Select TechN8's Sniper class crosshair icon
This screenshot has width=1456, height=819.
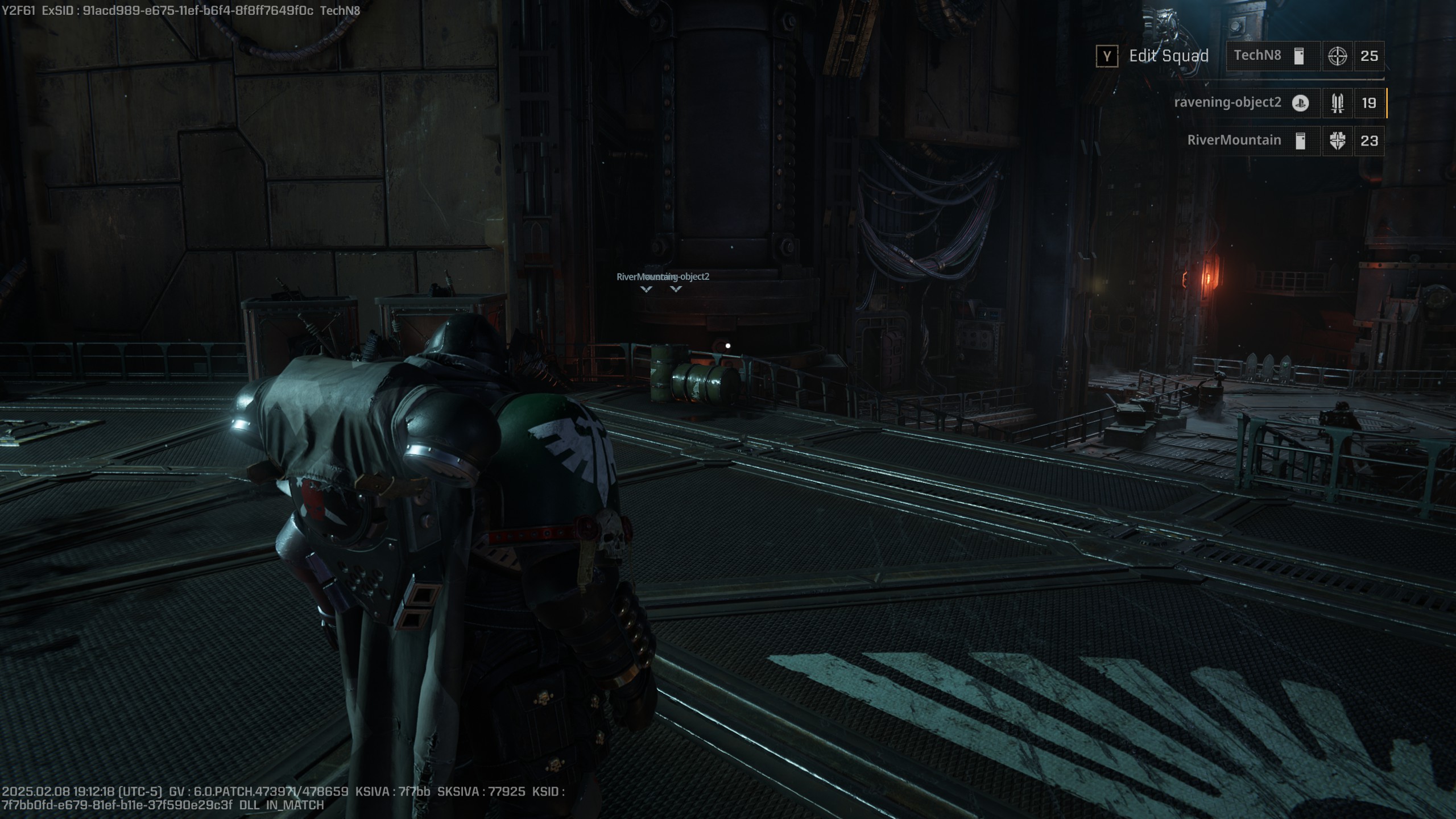(x=1338, y=56)
